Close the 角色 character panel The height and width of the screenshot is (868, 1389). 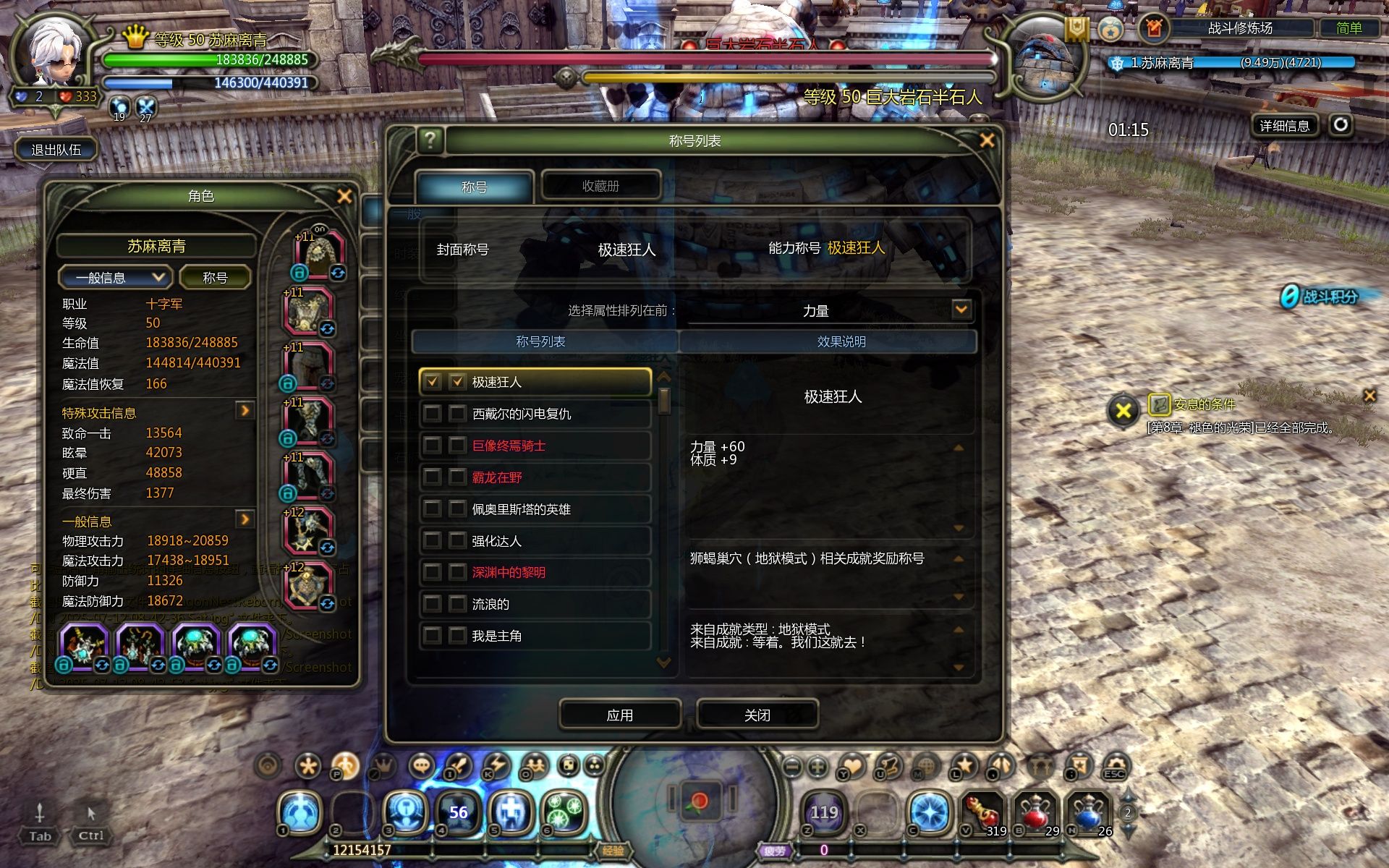(x=344, y=196)
